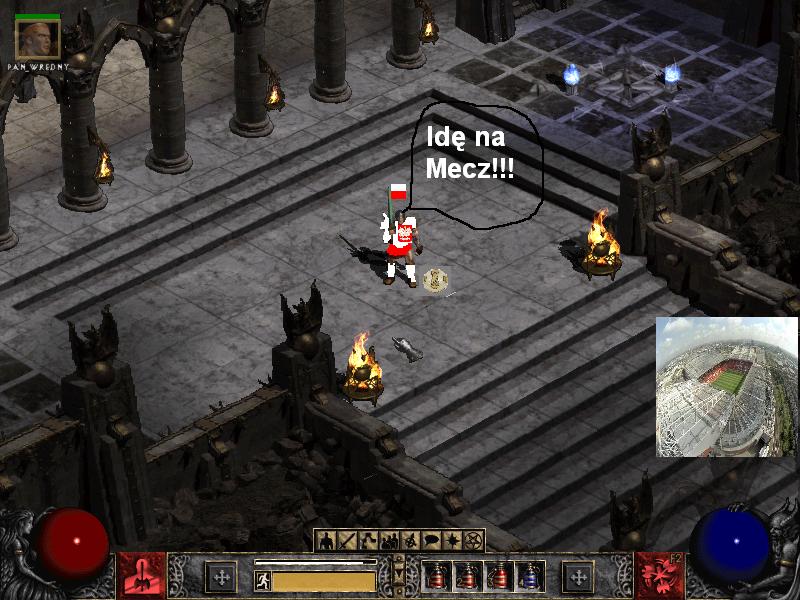This screenshot has width=800, height=600.
Task: Open the game menu pentagram icon
Action: coord(474,541)
